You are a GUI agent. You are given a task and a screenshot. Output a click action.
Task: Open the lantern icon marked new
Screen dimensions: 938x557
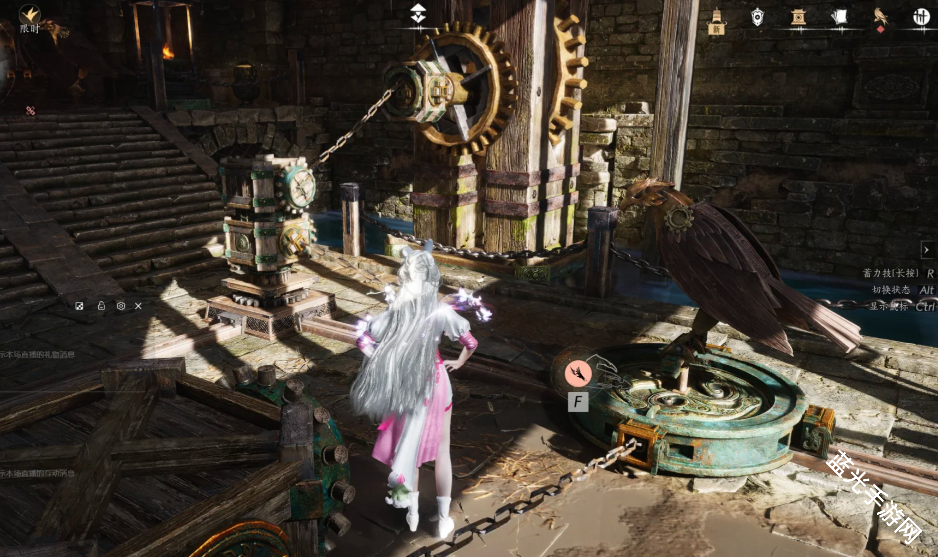tap(716, 17)
